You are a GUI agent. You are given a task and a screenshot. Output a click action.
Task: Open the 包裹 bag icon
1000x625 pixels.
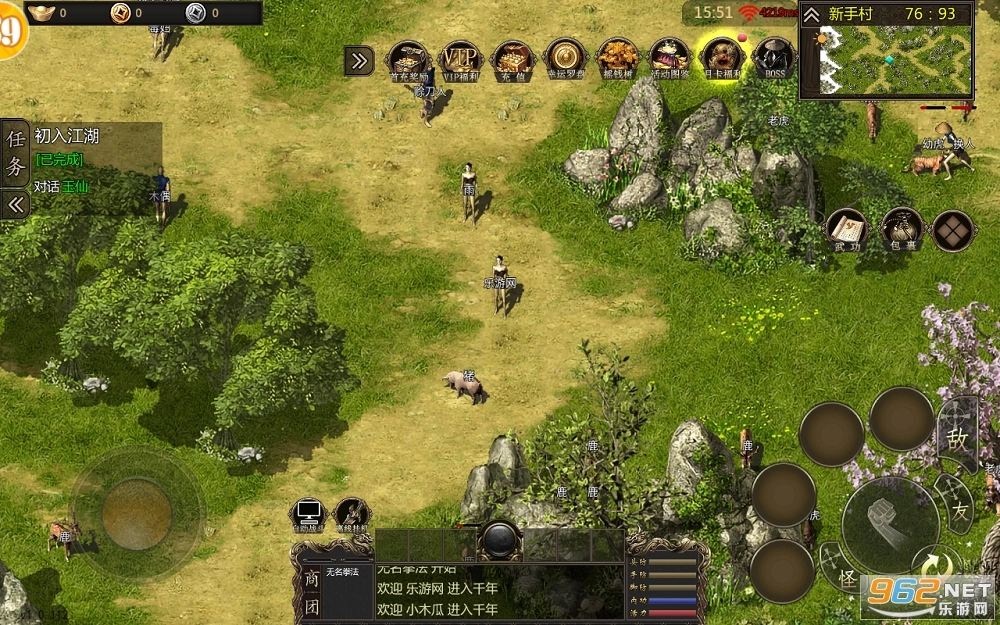901,230
